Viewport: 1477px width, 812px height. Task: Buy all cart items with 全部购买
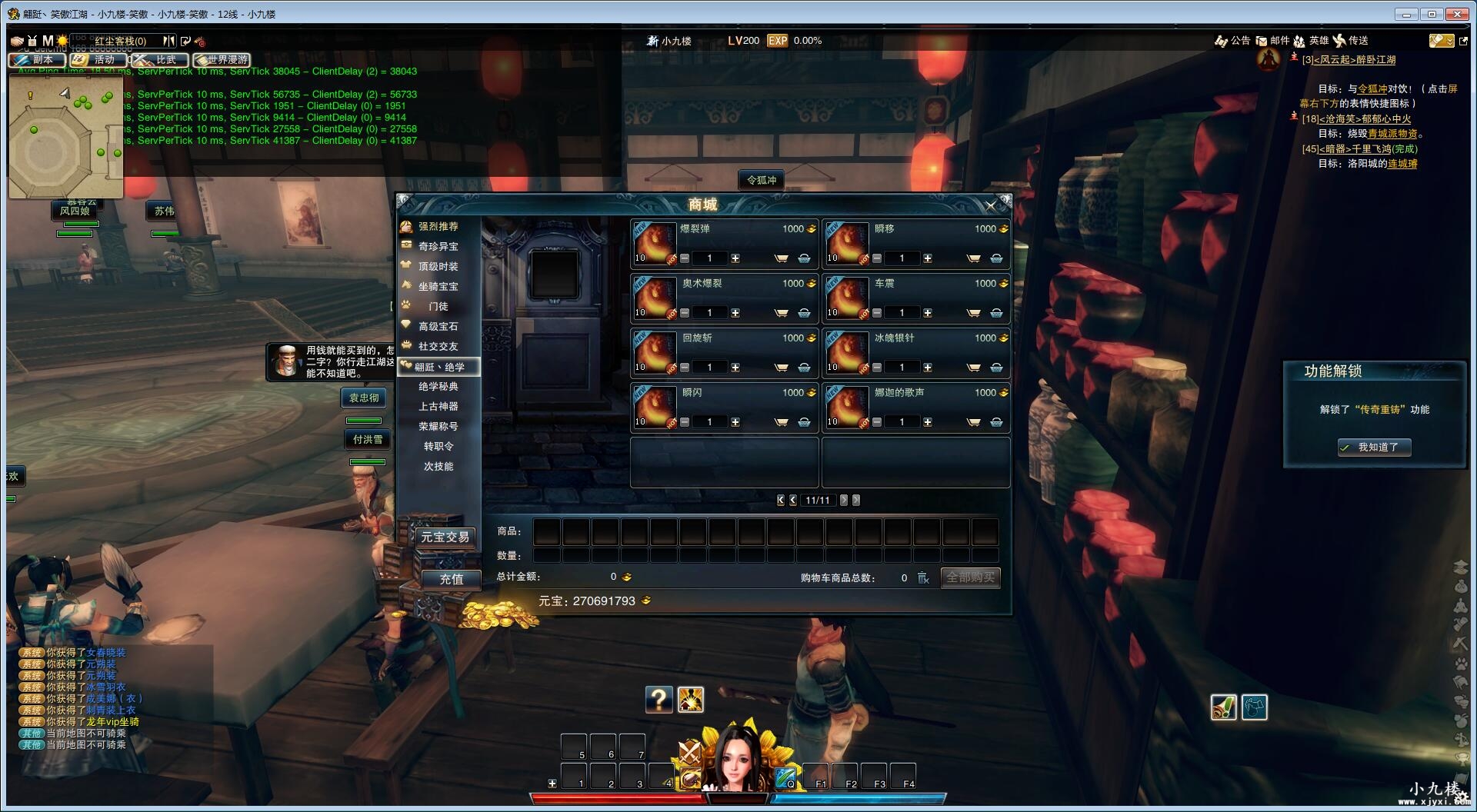tap(970, 577)
